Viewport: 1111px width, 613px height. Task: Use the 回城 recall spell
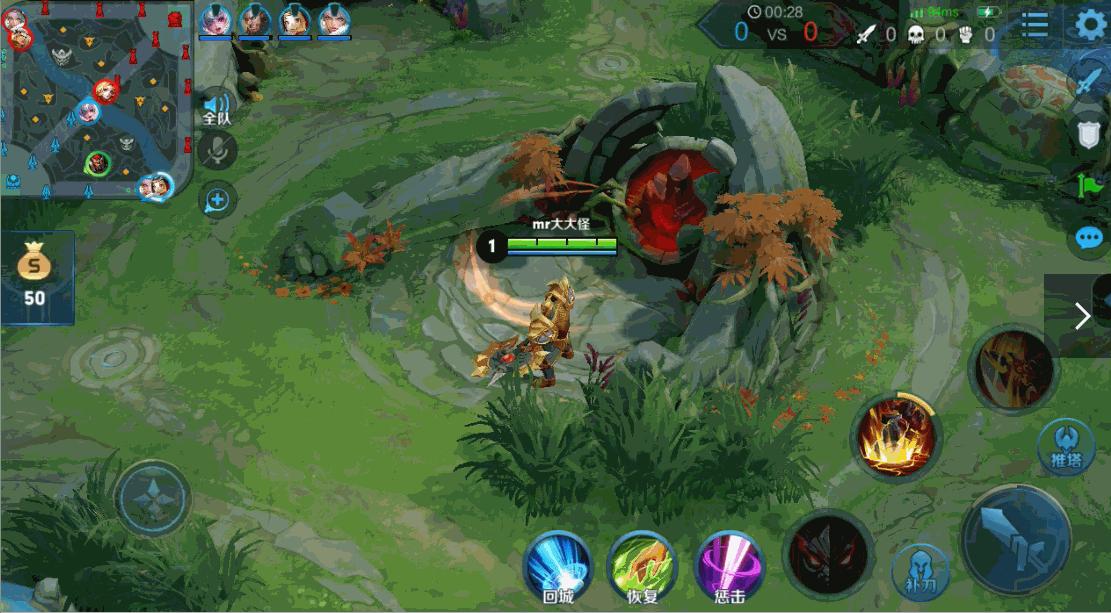pos(557,565)
